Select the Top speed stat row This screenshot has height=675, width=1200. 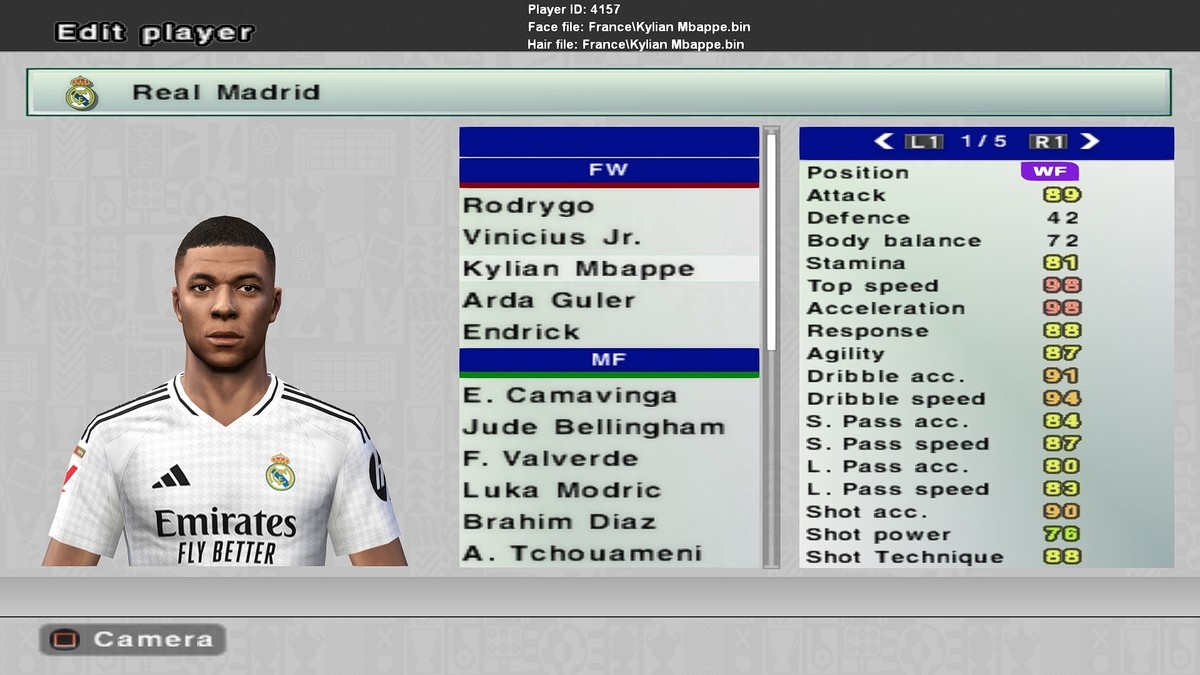(x=985, y=286)
